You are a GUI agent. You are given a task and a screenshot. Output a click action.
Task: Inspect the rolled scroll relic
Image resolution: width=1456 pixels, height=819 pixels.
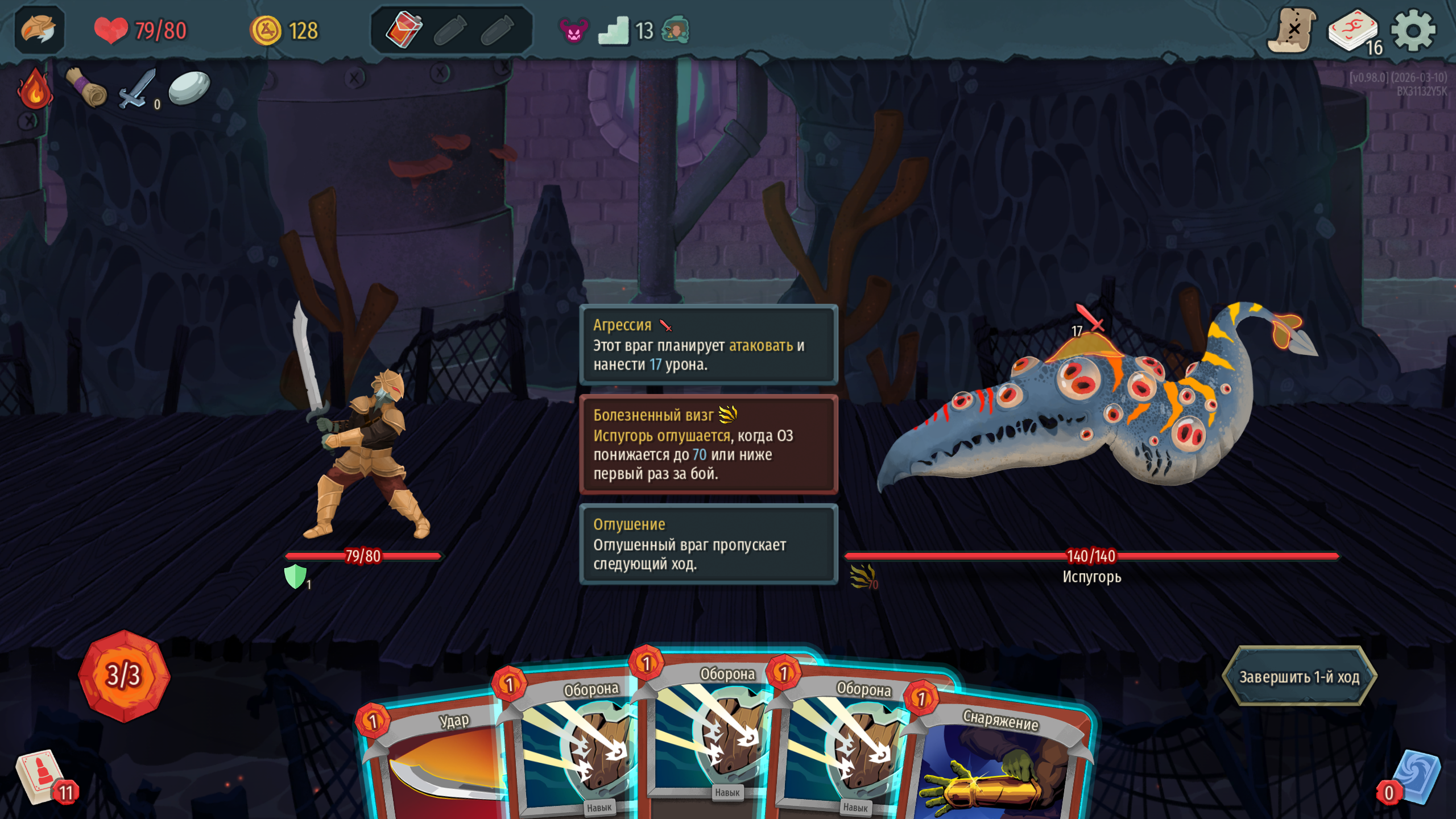86,88
